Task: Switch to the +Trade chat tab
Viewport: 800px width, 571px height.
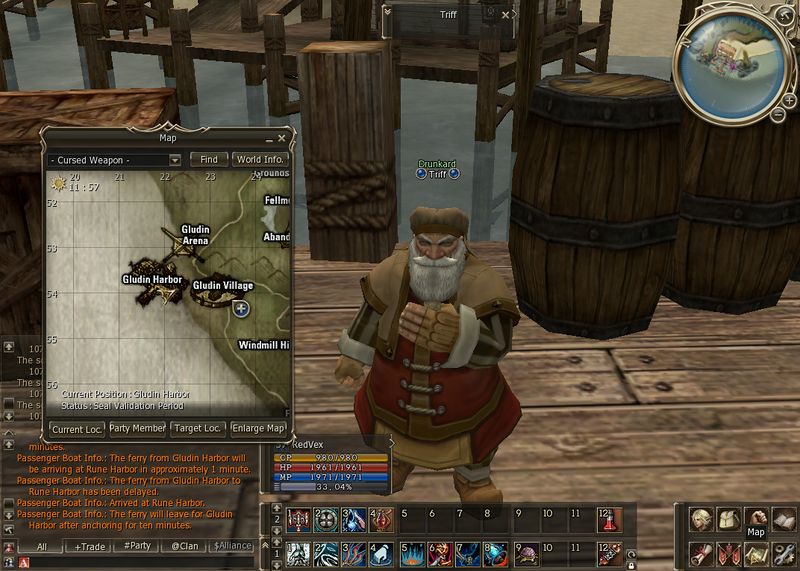Action: (90, 546)
